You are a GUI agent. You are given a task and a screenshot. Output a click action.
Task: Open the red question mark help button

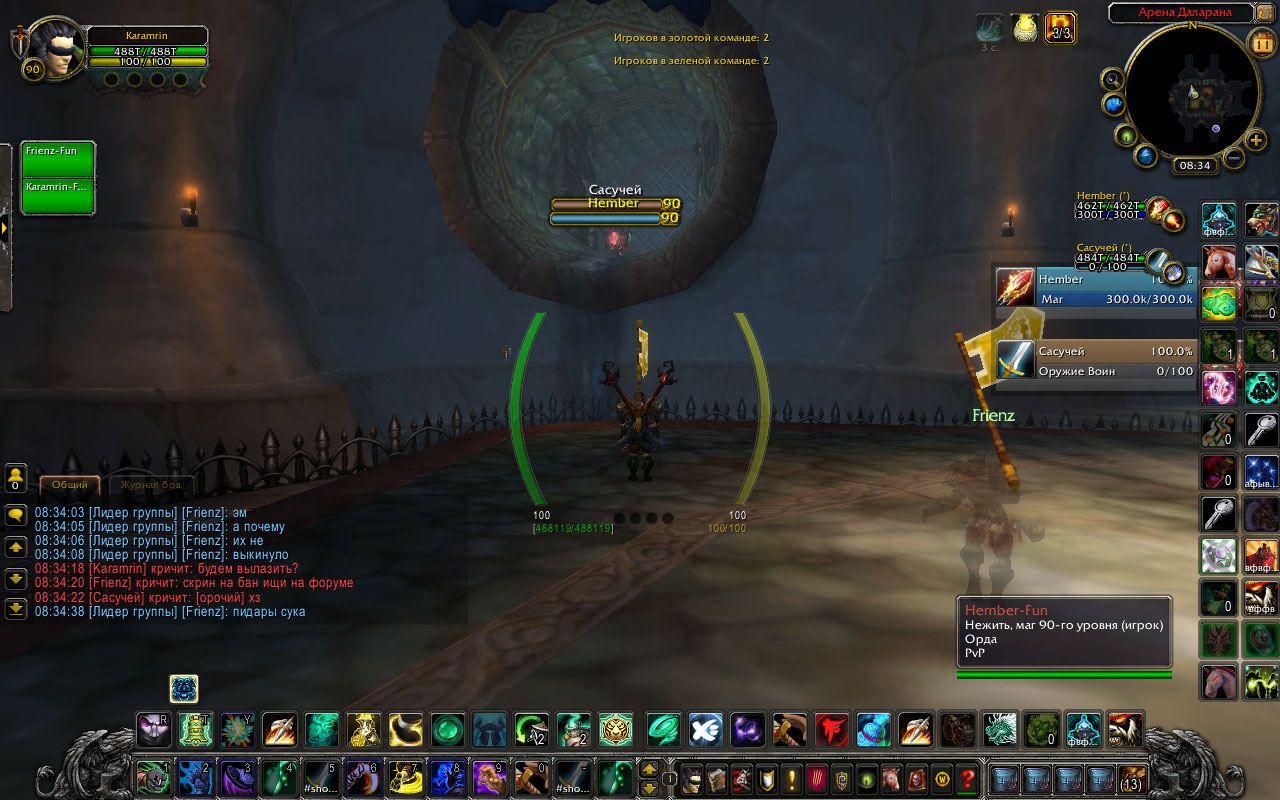point(967,778)
